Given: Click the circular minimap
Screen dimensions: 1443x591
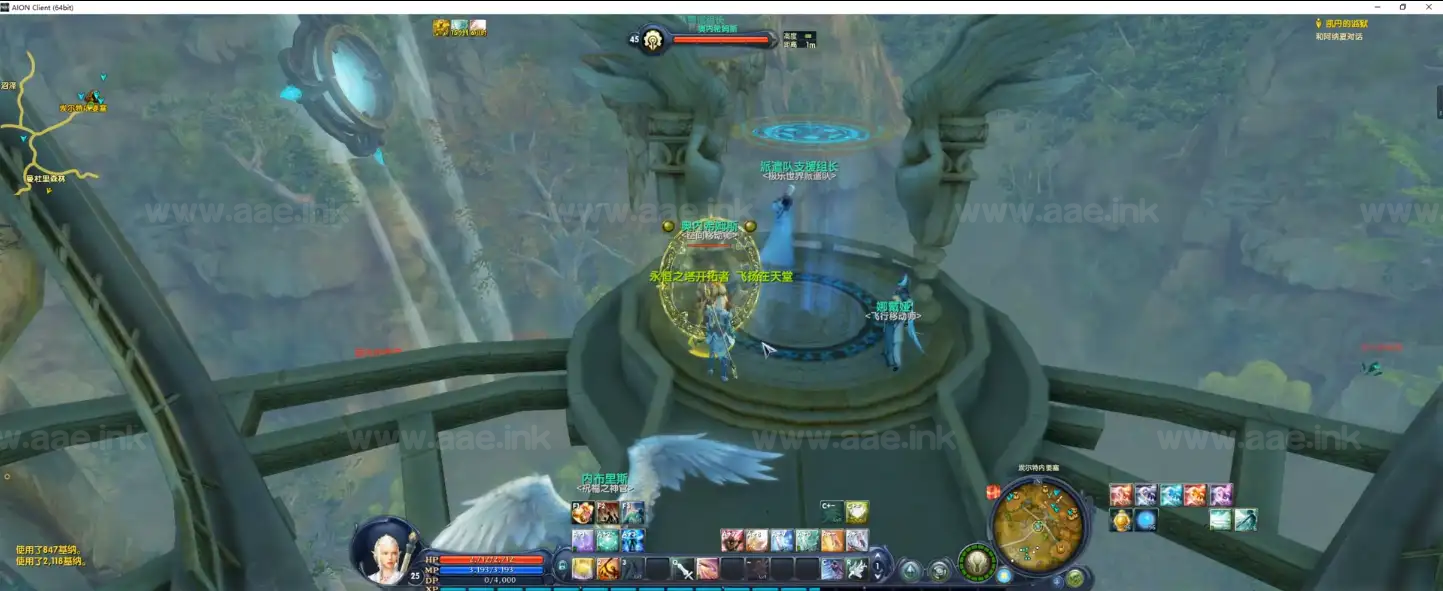Looking at the screenshot, I should [x=1038, y=524].
